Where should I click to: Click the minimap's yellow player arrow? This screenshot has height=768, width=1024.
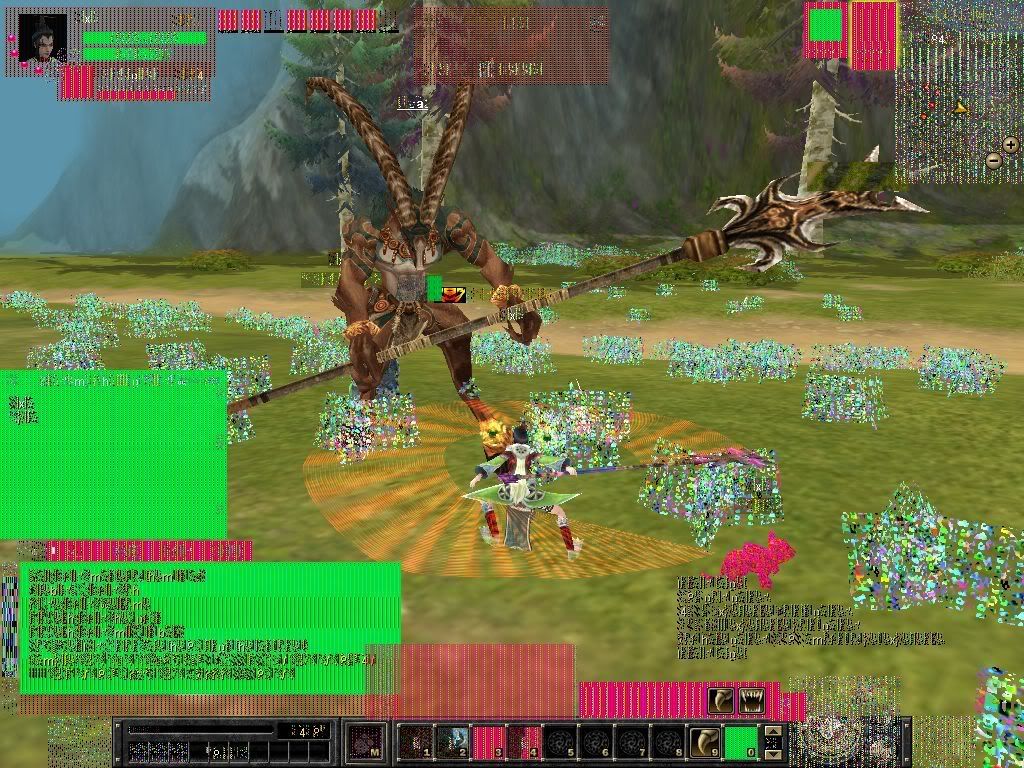coord(961,108)
